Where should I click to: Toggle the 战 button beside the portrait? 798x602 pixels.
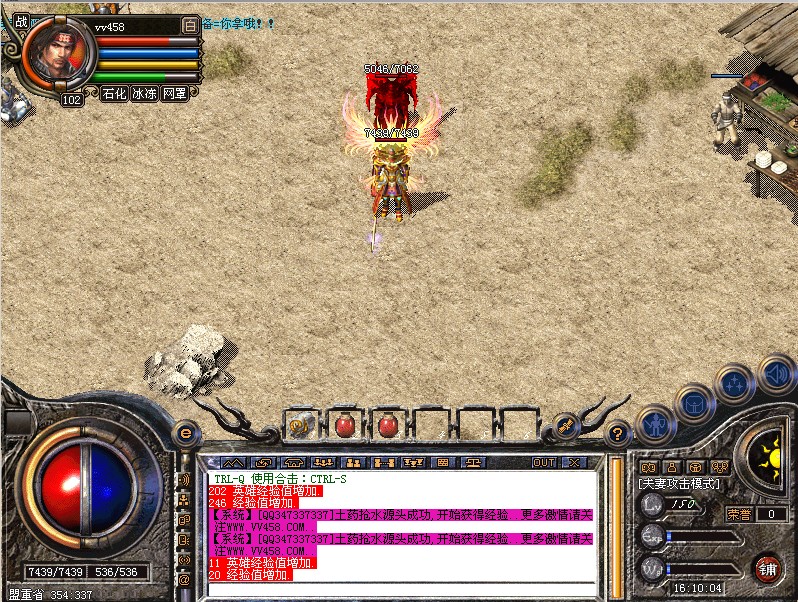click(21, 22)
